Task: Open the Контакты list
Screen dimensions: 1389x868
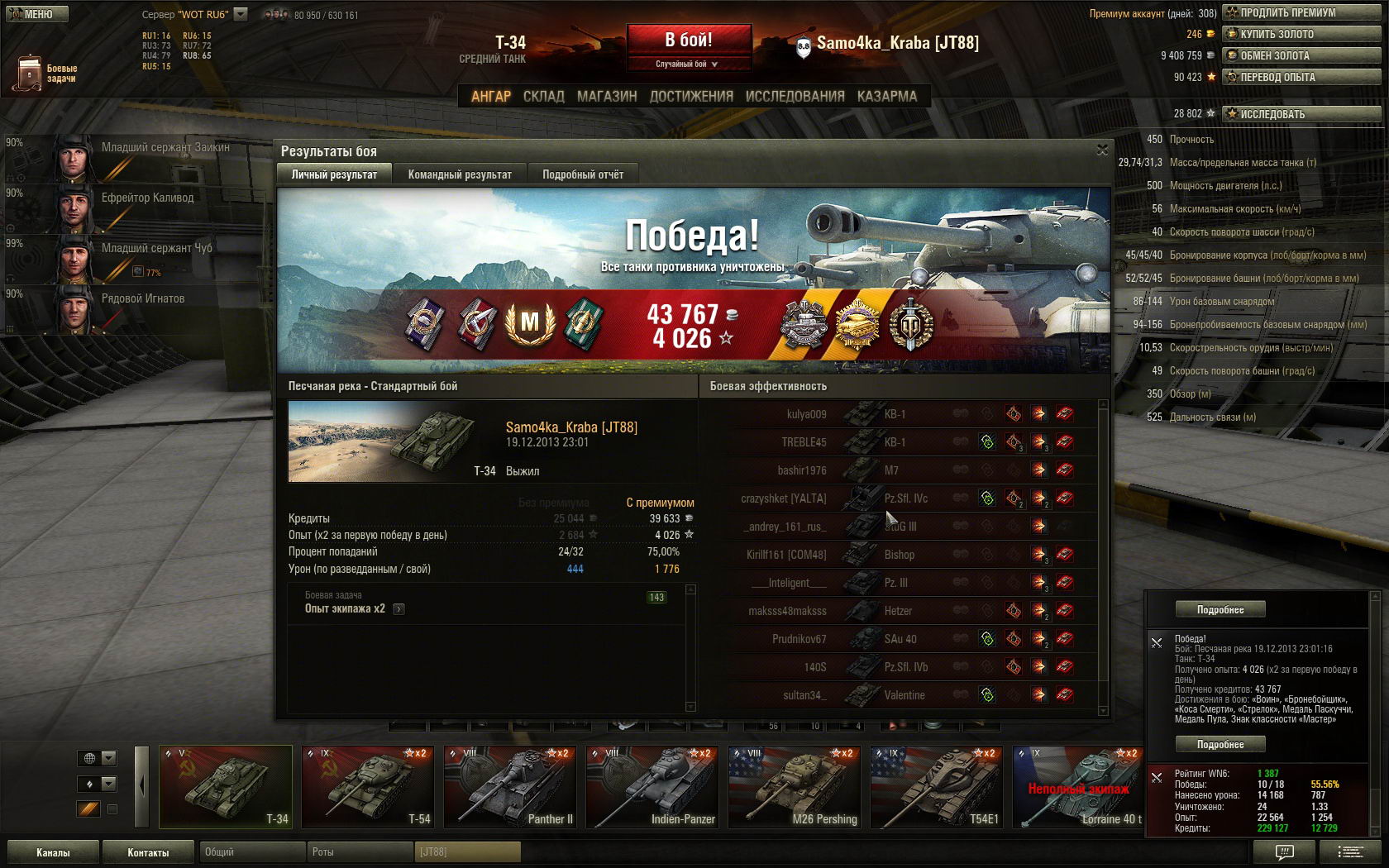Action: coord(148,852)
